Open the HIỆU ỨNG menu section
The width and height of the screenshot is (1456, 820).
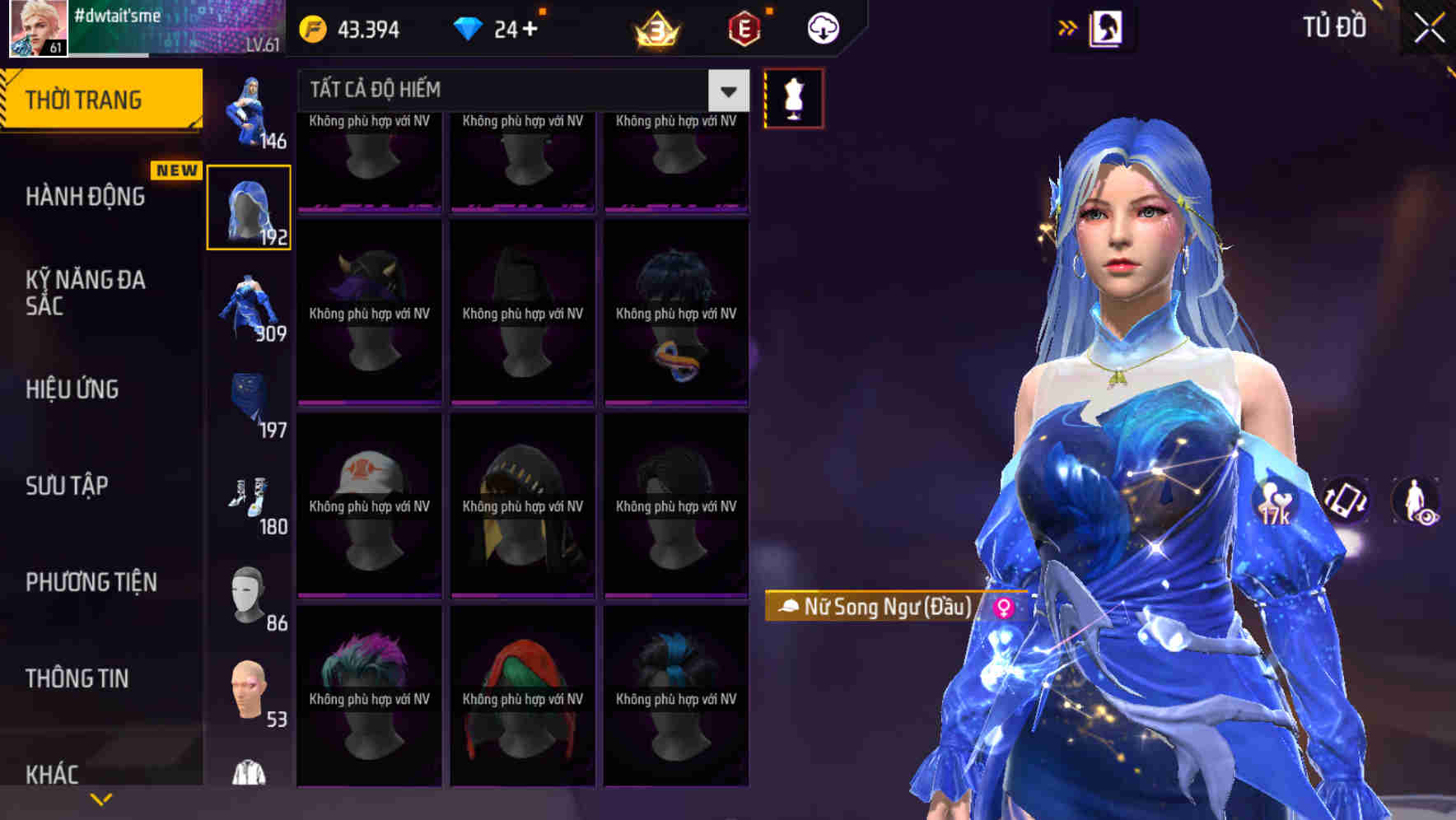click(x=72, y=389)
